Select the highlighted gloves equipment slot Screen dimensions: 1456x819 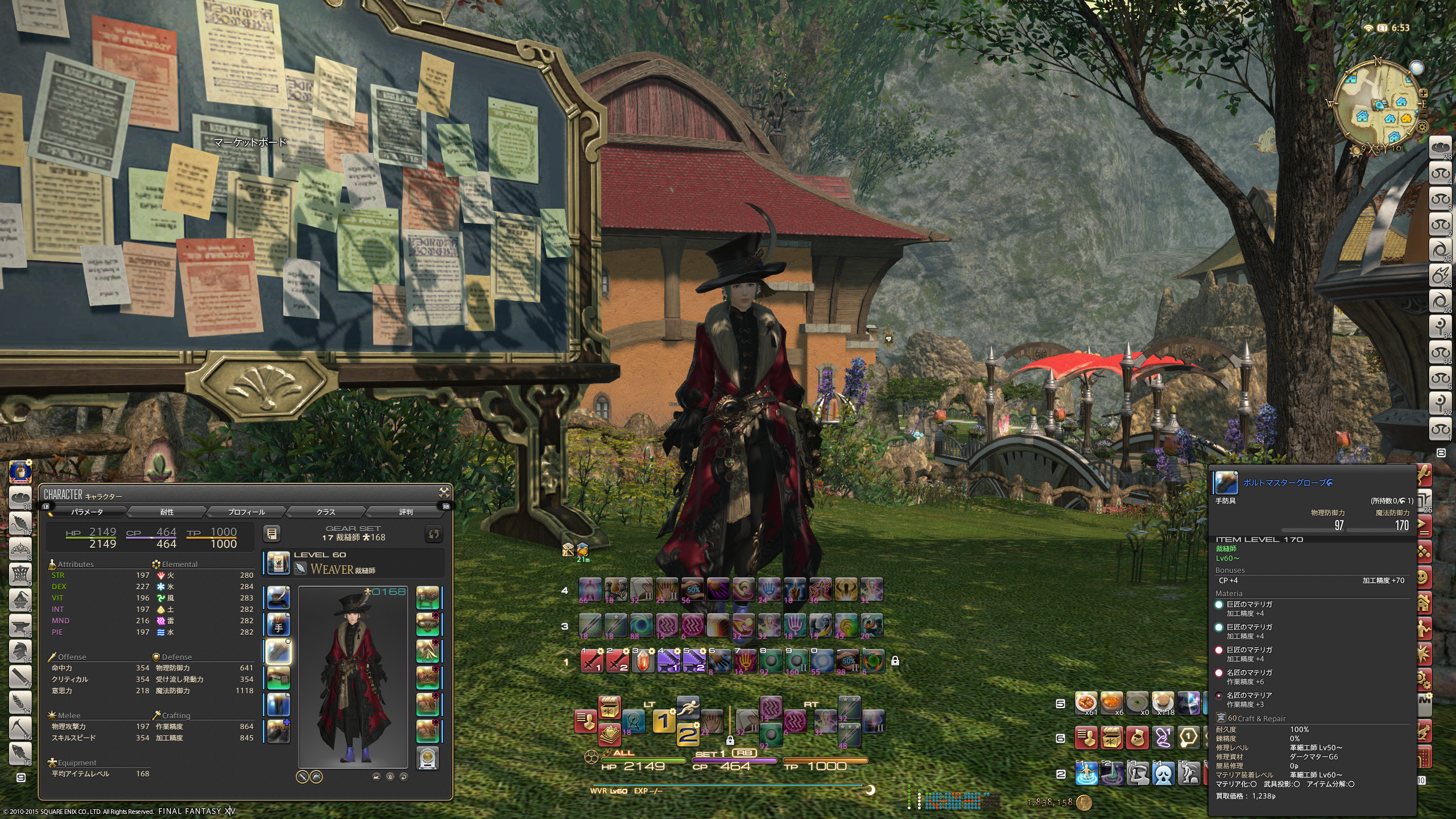(x=278, y=652)
